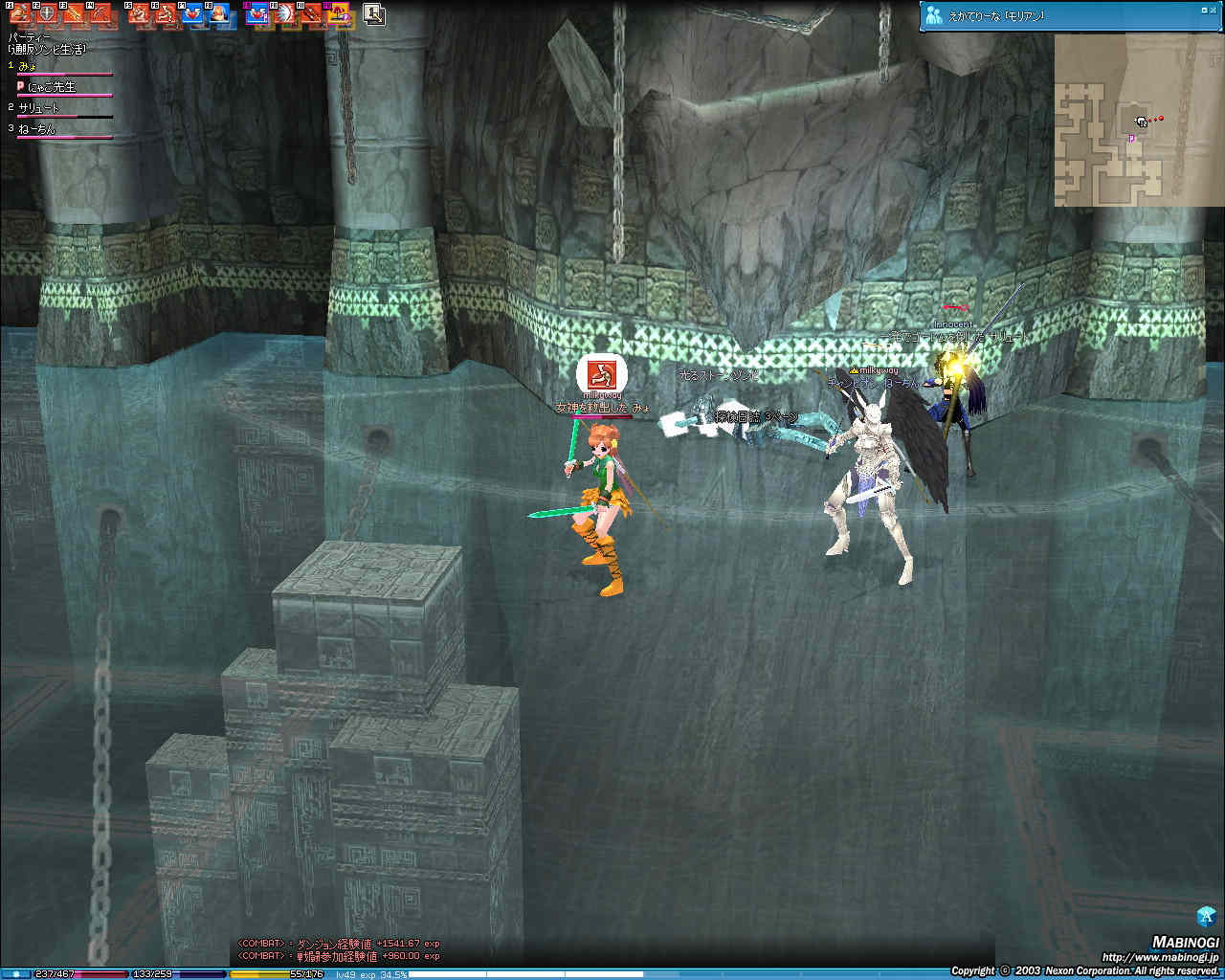The image size is (1225, 980).
Task: Activate the F1 hotkey skill icon
Action: 19,14
